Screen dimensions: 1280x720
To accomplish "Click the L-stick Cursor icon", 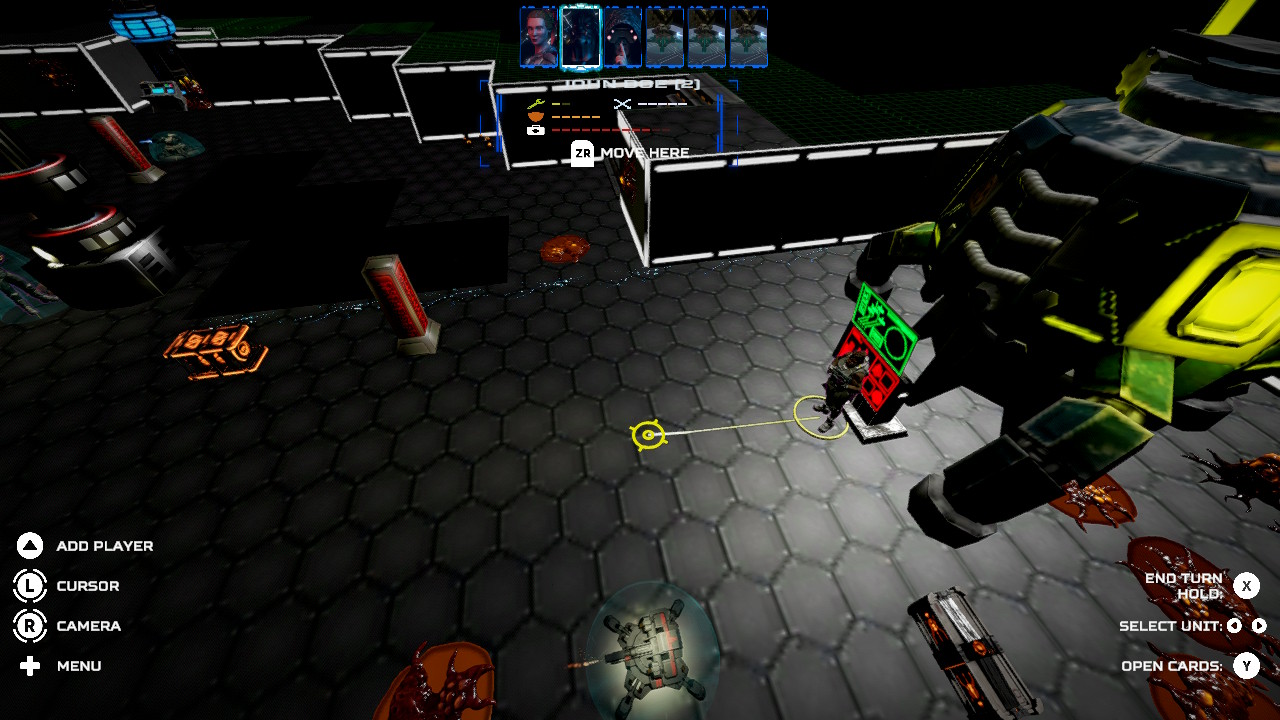I will (30, 586).
